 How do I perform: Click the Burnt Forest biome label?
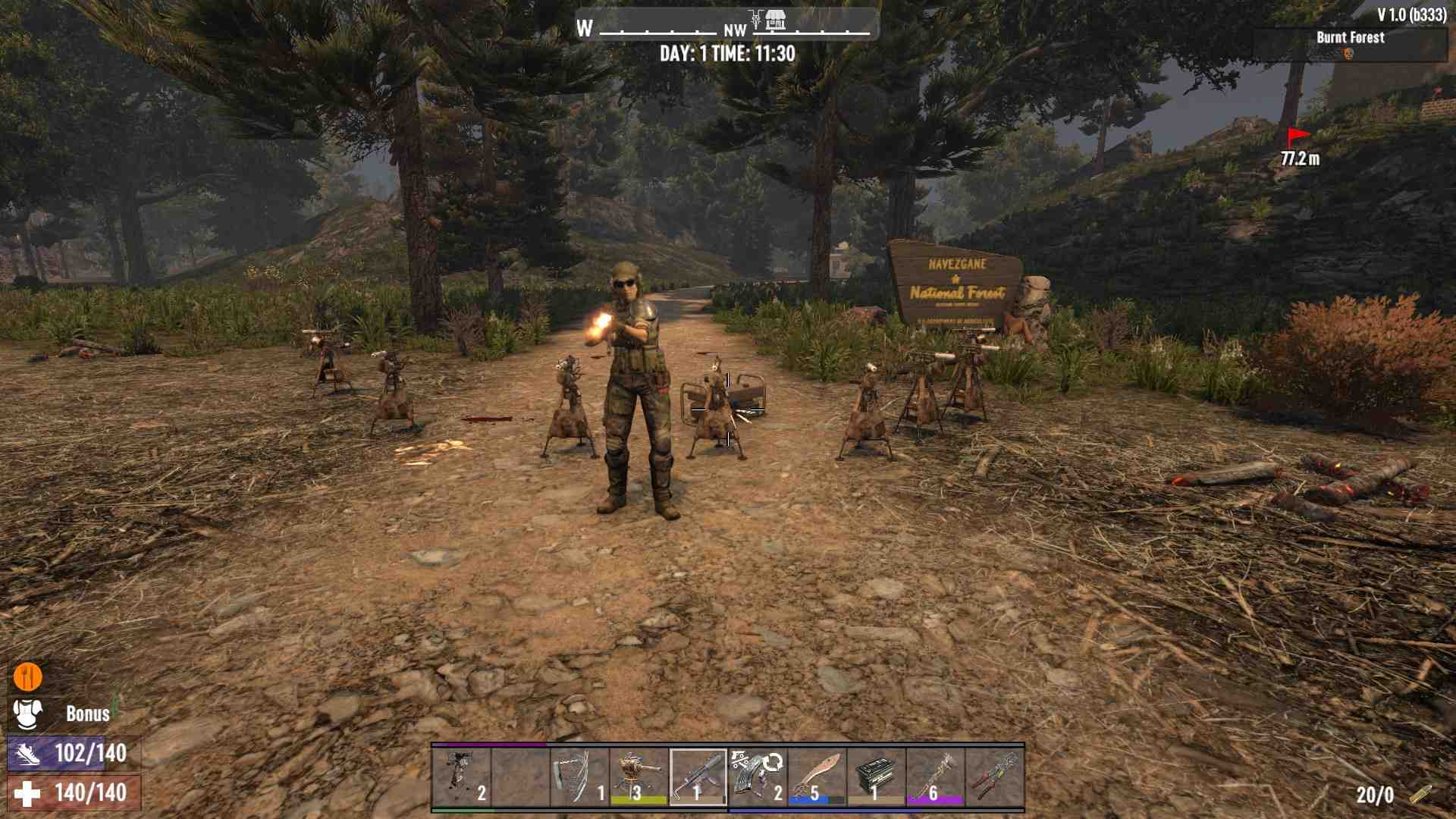click(1351, 37)
